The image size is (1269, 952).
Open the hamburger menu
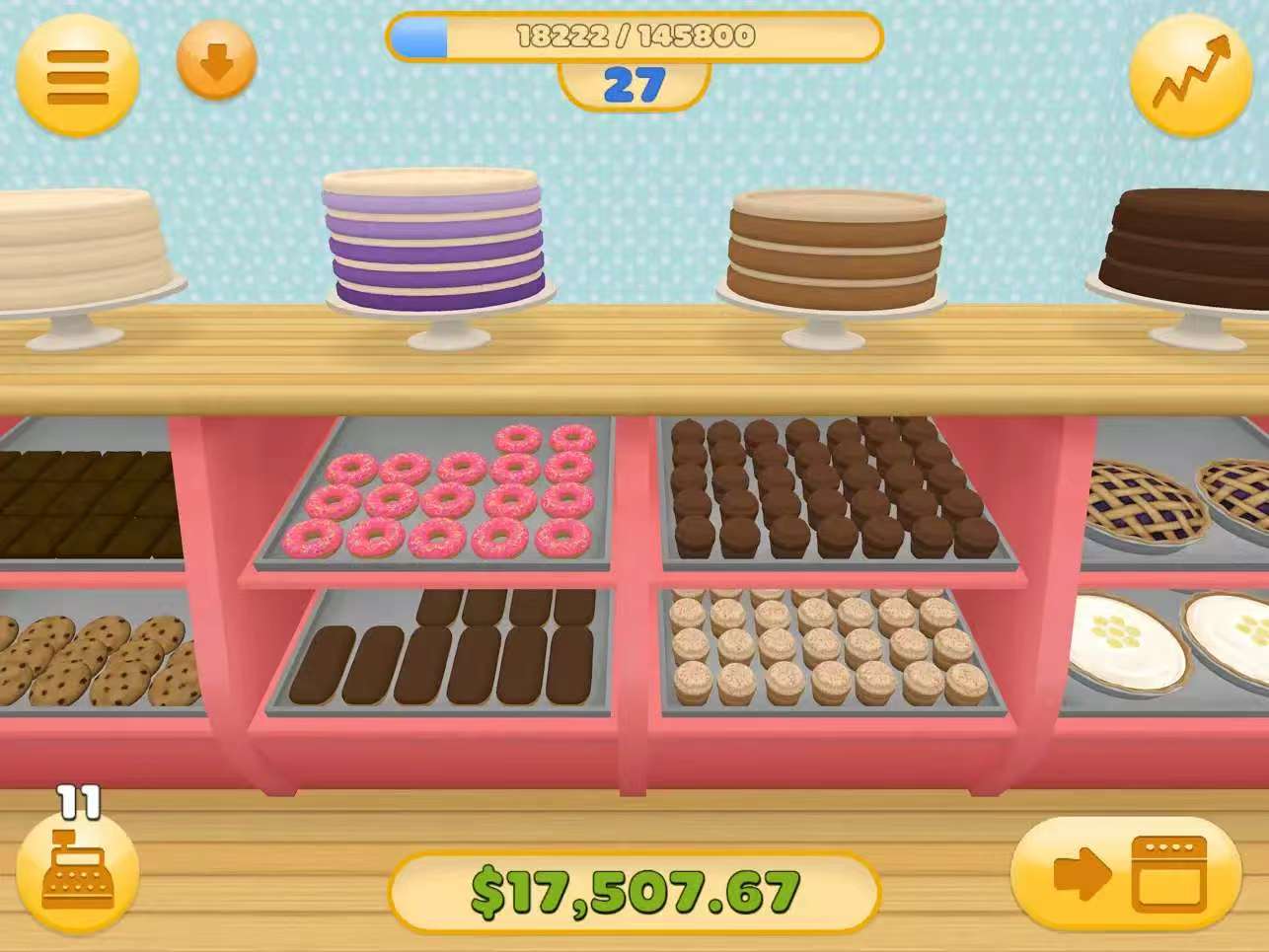77,75
